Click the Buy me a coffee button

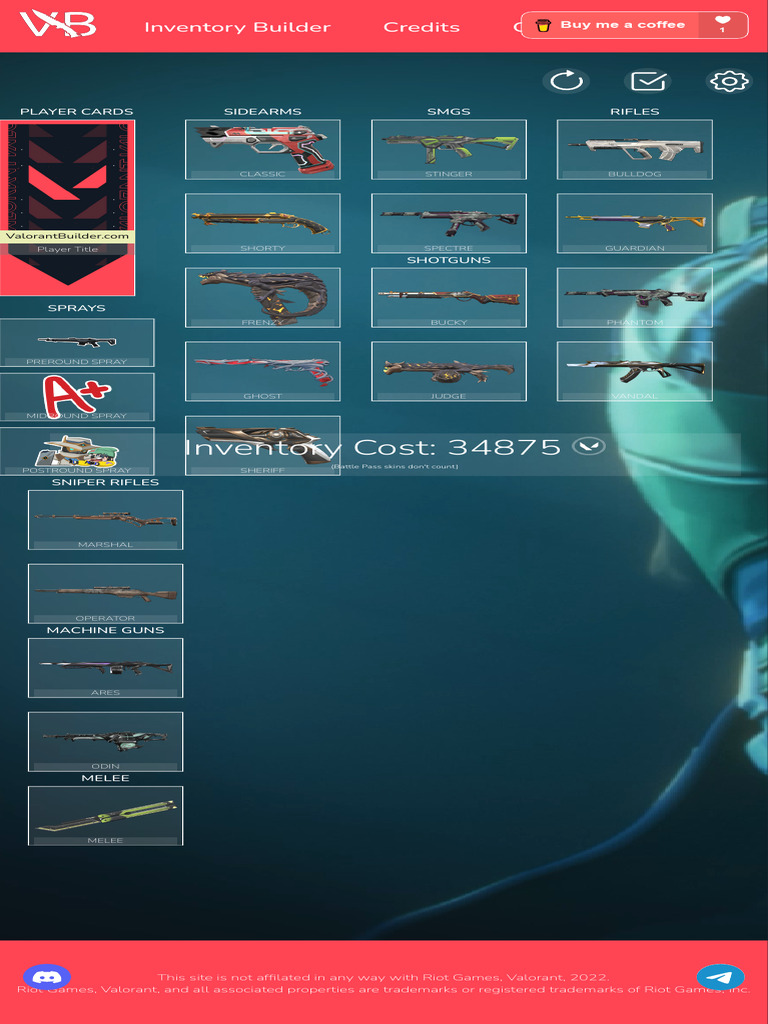622,25
